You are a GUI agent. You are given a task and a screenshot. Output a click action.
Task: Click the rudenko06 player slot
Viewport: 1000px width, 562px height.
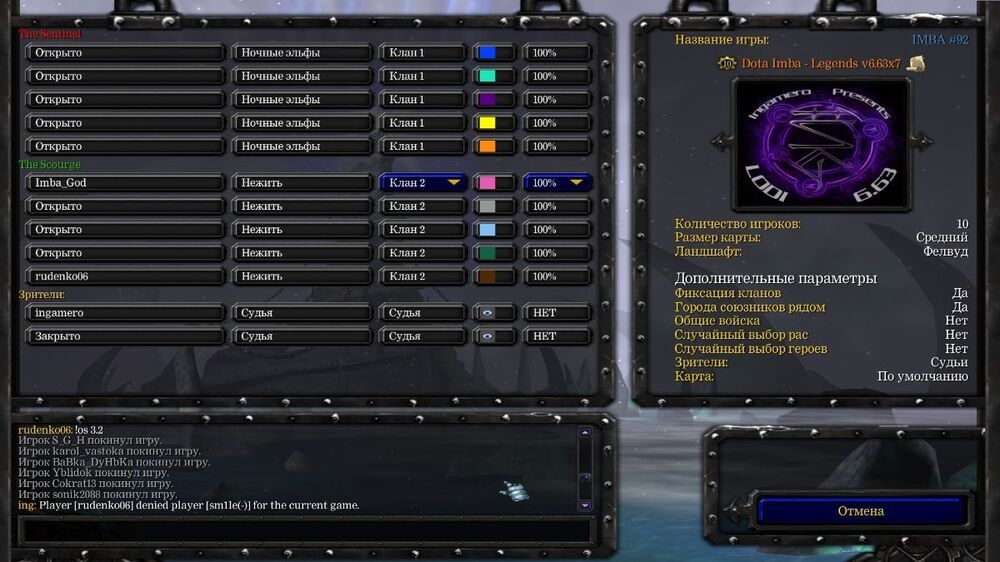pyautogui.click(x=125, y=276)
